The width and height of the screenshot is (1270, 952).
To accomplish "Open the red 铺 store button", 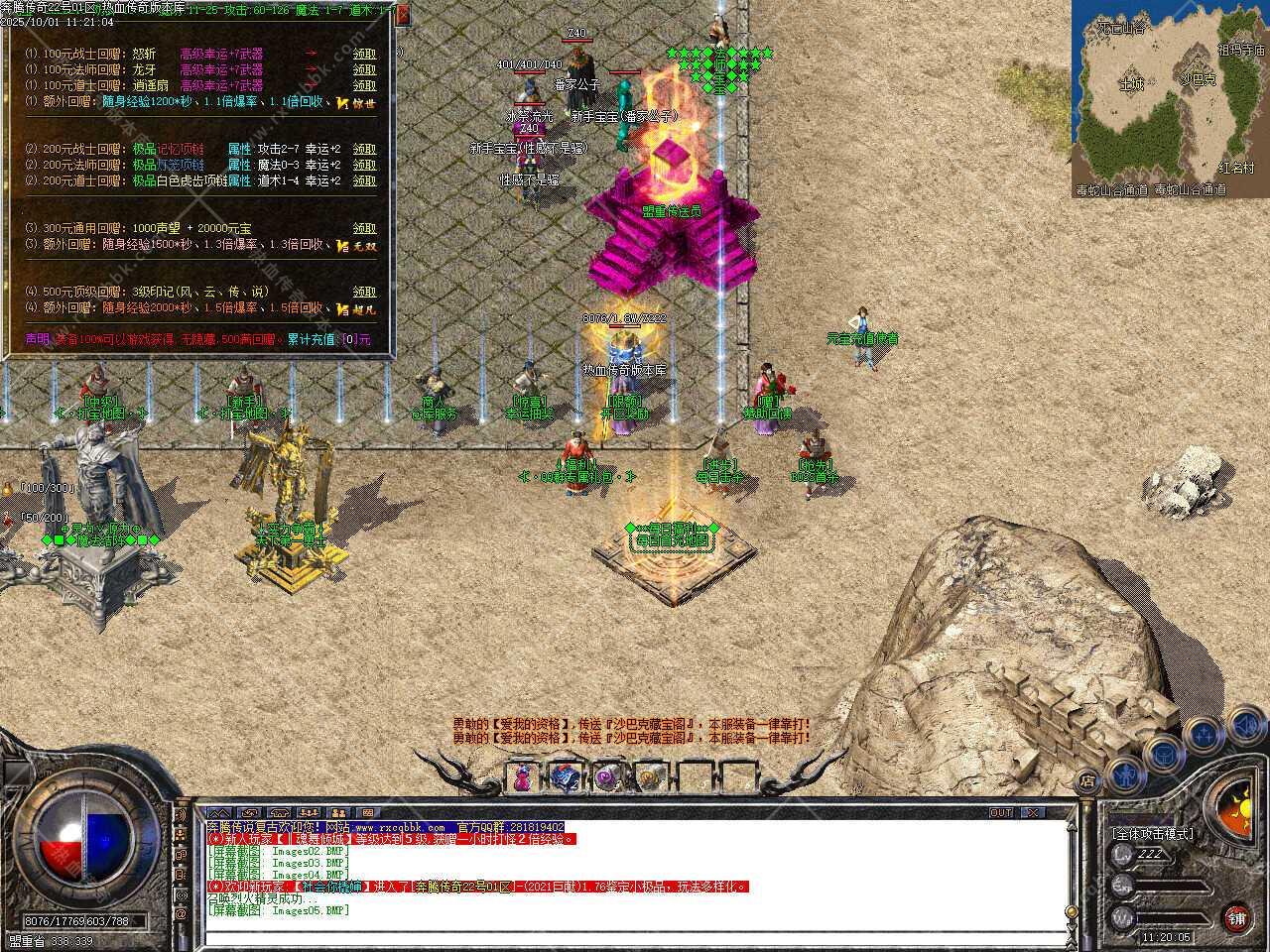I will tap(1236, 917).
